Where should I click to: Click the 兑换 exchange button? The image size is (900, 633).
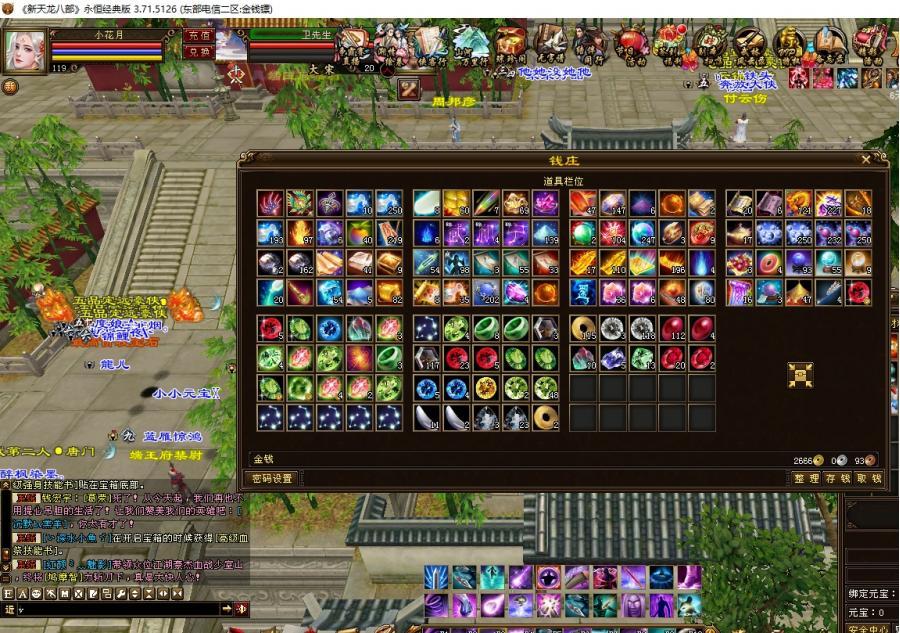tap(198, 52)
